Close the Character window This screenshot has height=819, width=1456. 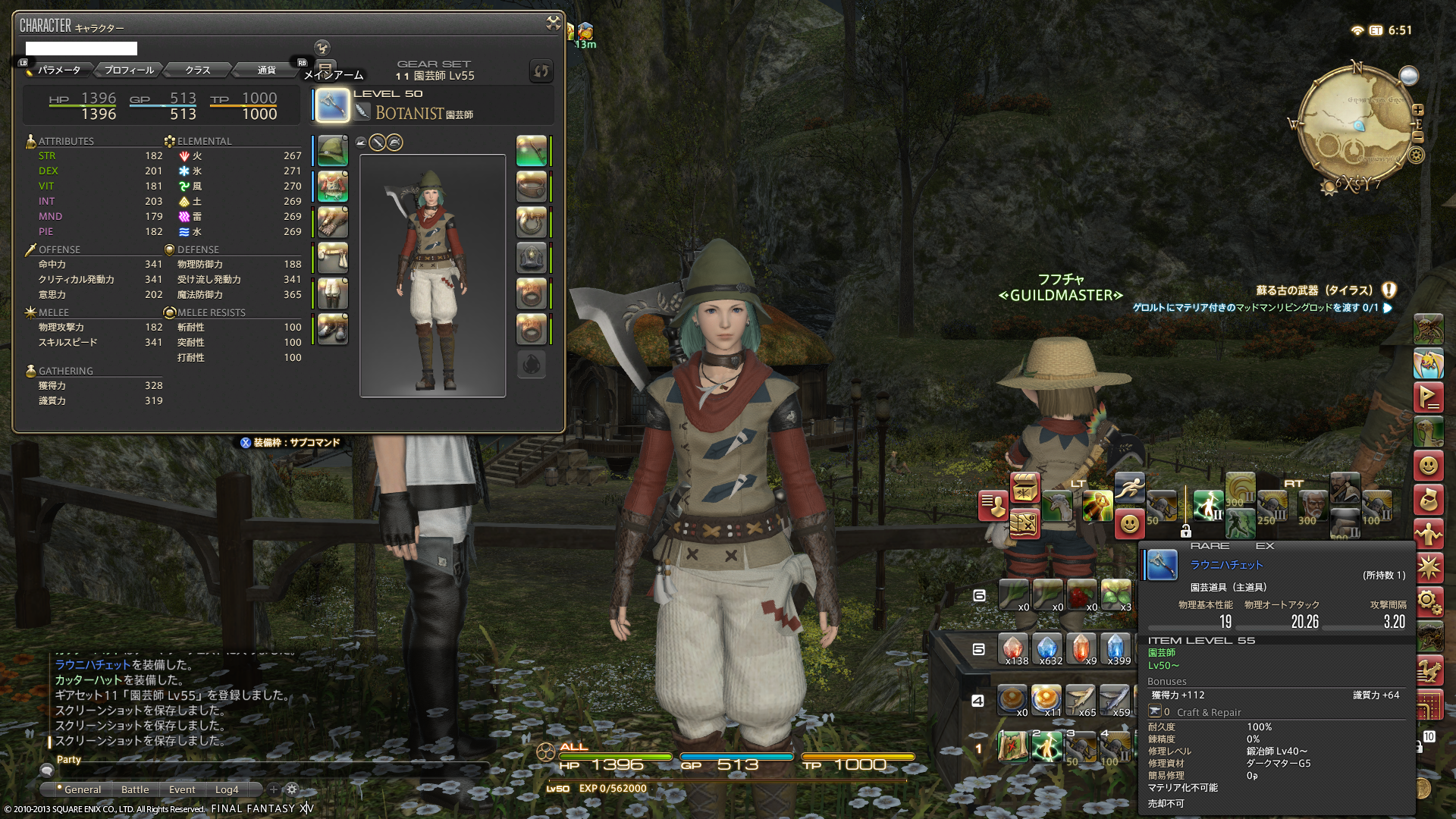point(553,24)
